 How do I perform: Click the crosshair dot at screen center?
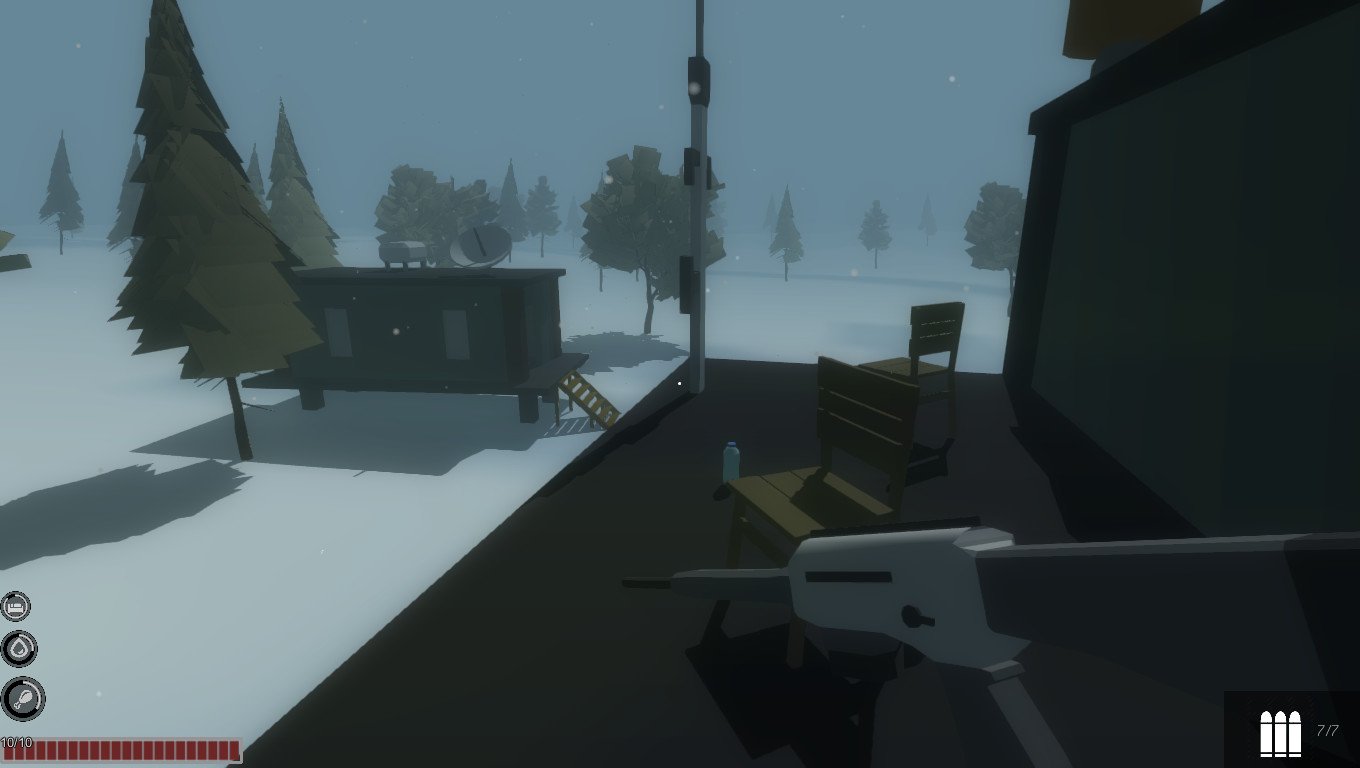(x=679, y=382)
